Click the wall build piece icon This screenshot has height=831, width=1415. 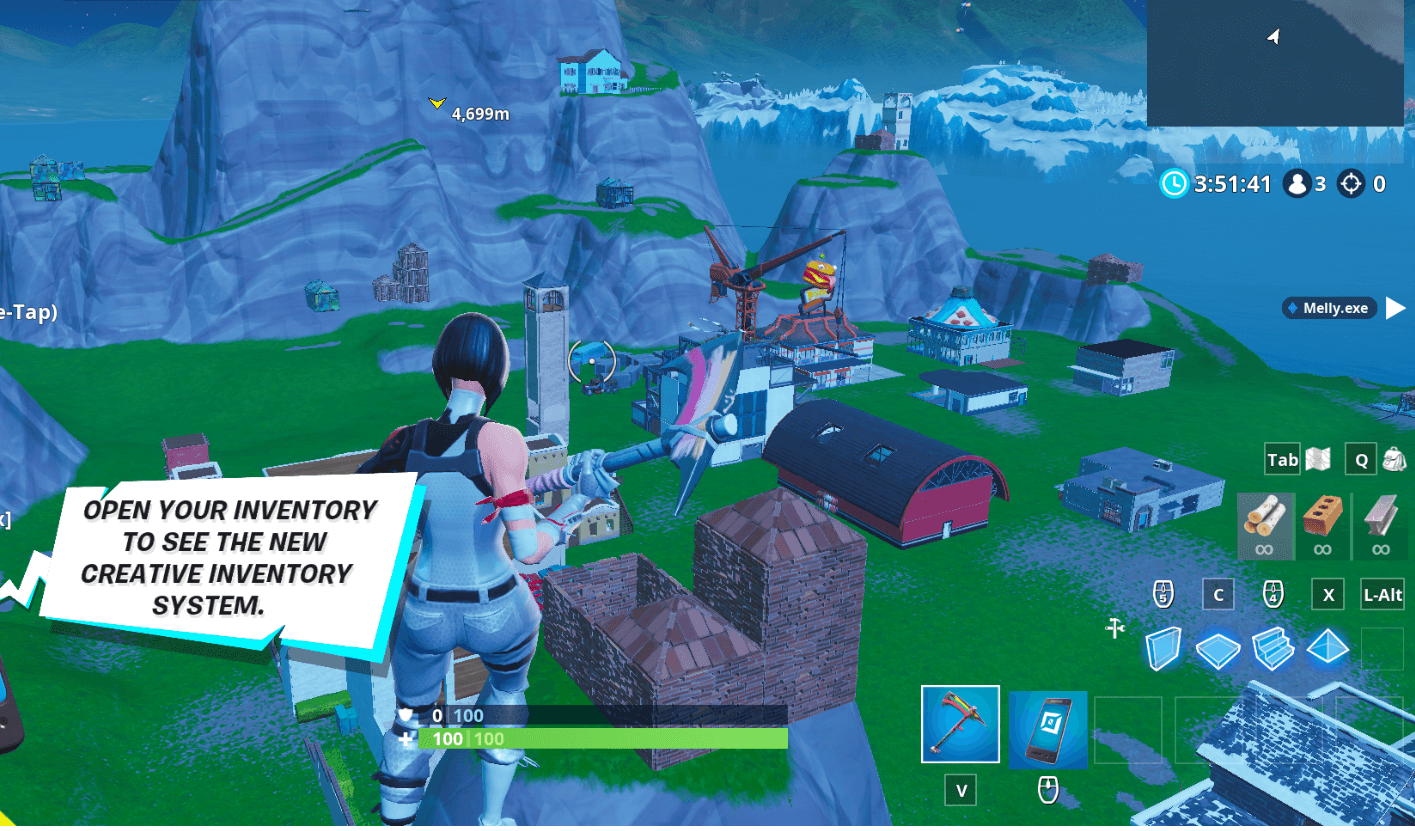point(1163,648)
